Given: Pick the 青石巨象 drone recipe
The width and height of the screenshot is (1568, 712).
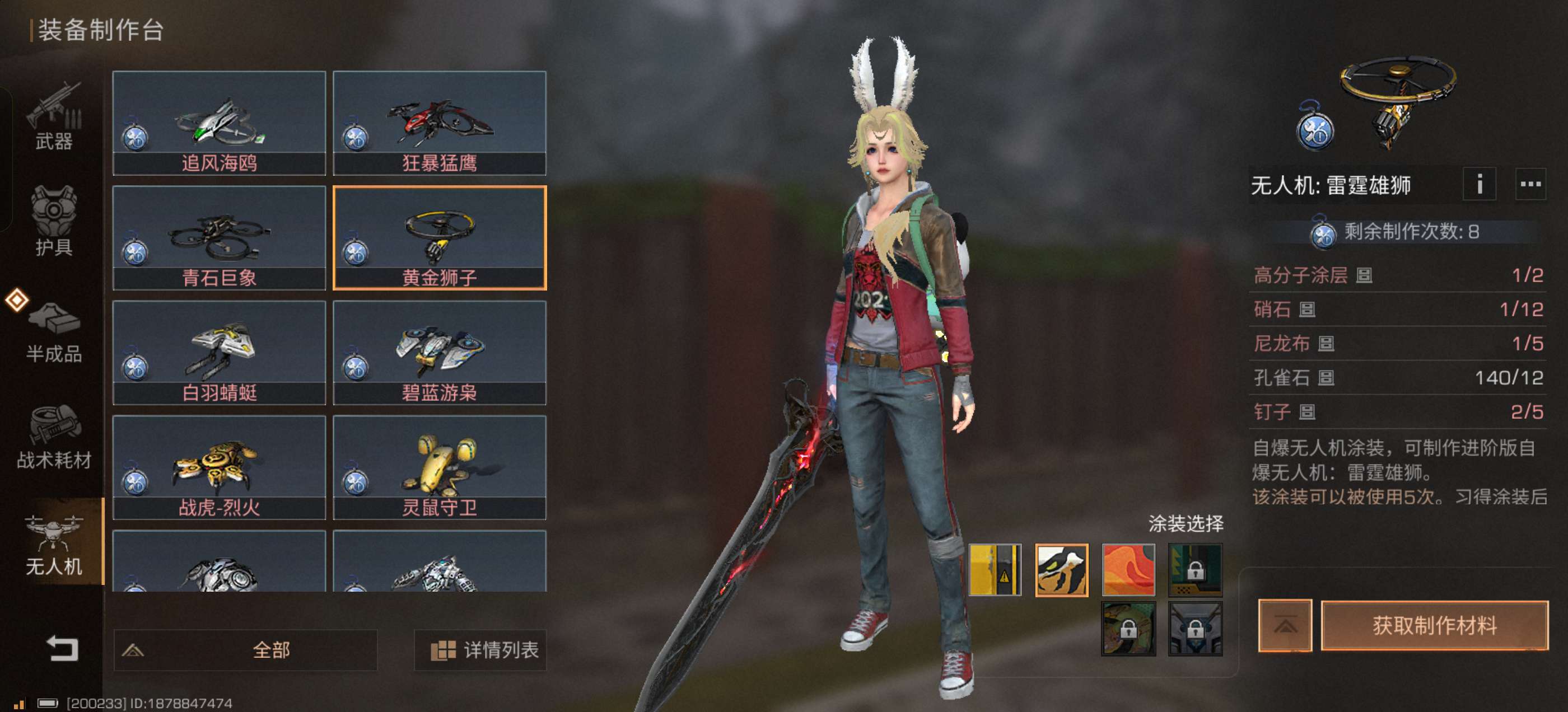Looking at the screenshot, I should 219,238.
